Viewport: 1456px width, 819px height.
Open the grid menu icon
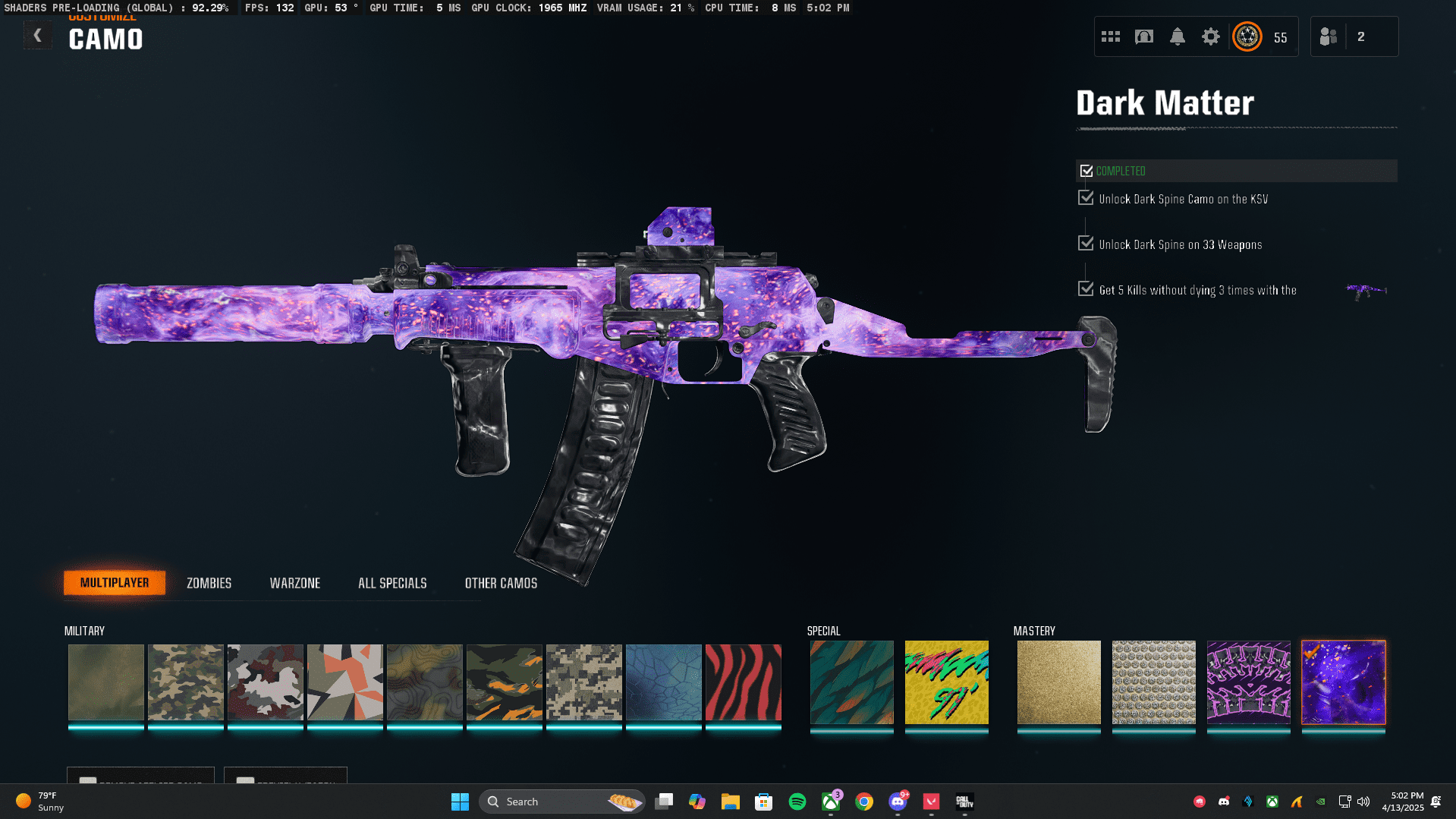point(1110,36)
